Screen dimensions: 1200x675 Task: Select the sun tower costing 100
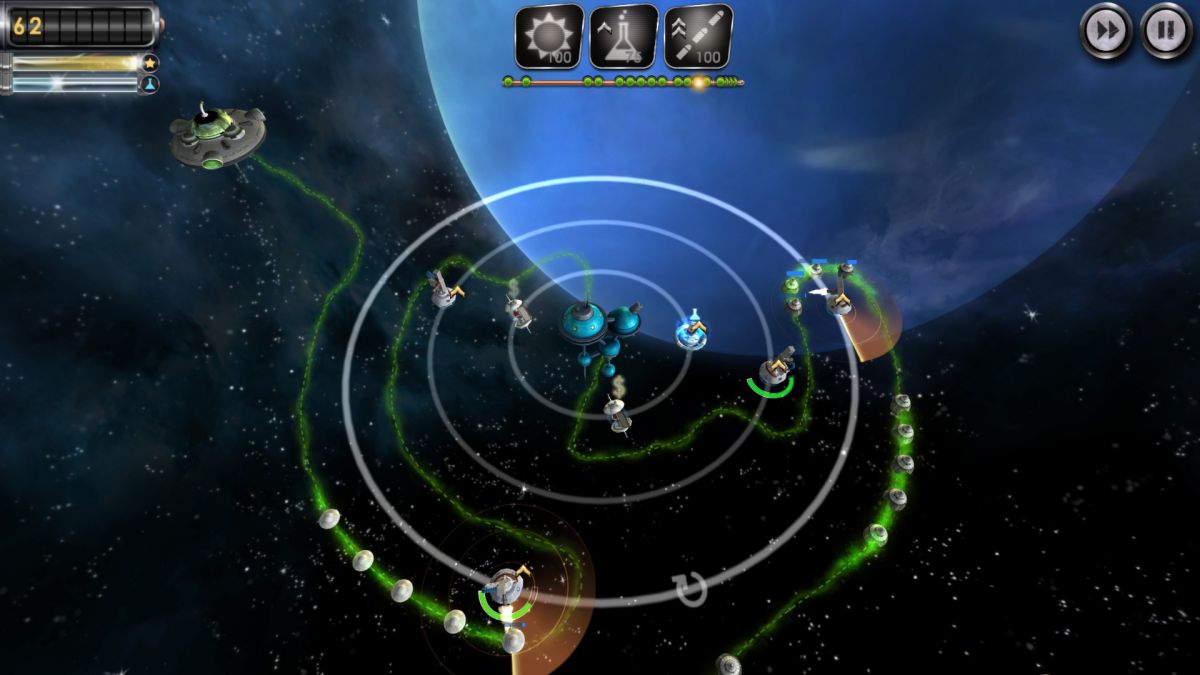click(549, 37)
